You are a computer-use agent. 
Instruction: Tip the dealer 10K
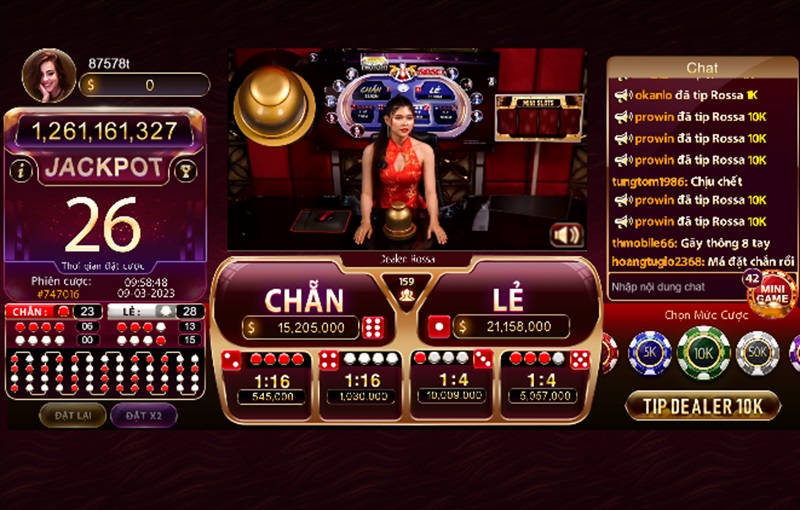coord(702,405)
